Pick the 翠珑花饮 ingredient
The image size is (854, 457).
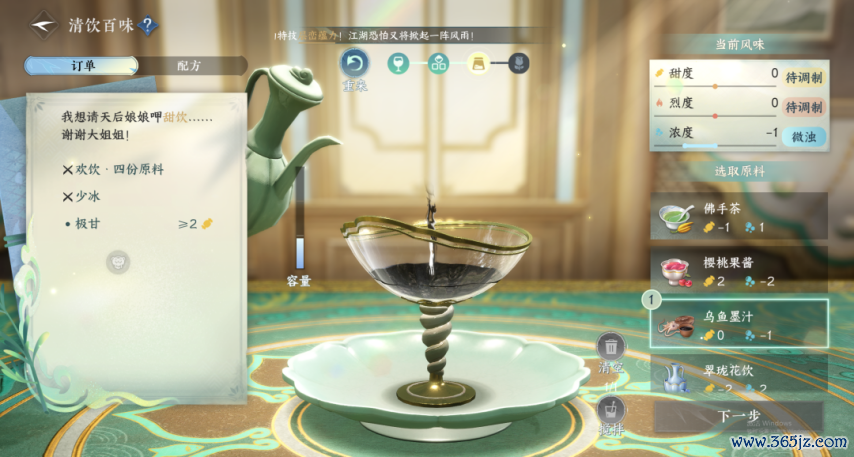[x=739, y=375]
